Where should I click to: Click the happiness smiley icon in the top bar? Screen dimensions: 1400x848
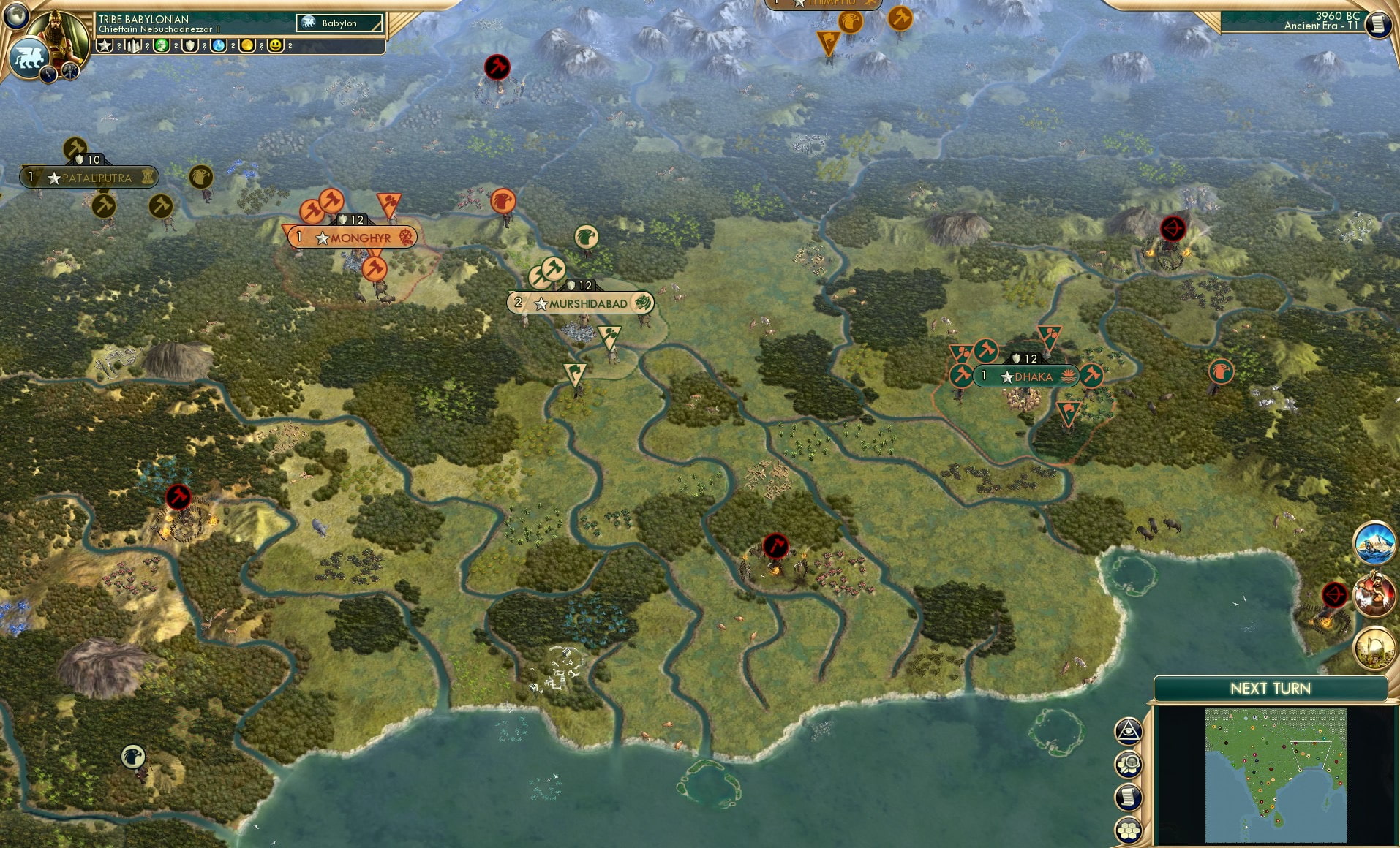click(276, 45)
